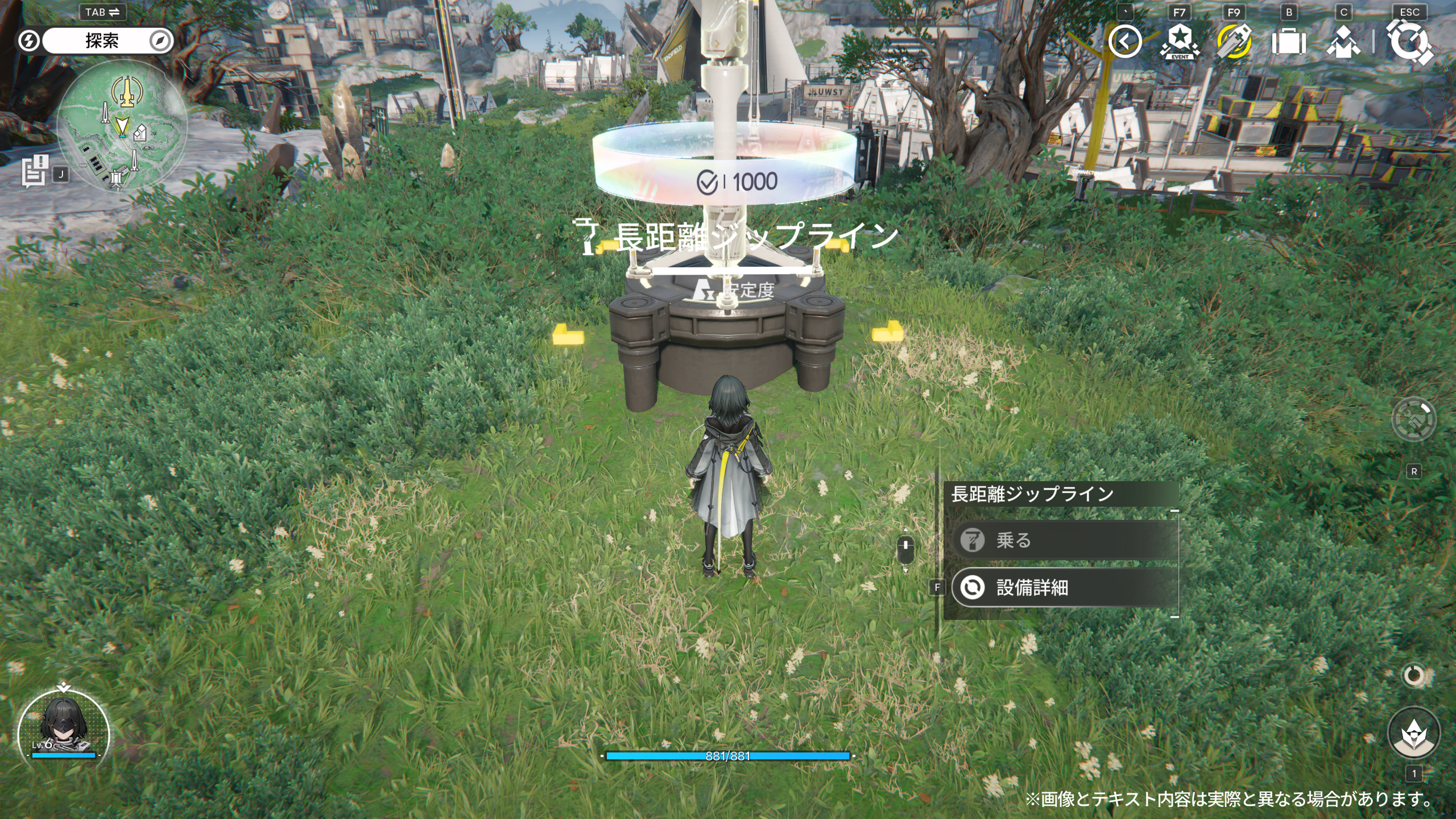
Task: Click the compass icon in mode bar
Action: point(161,41)
